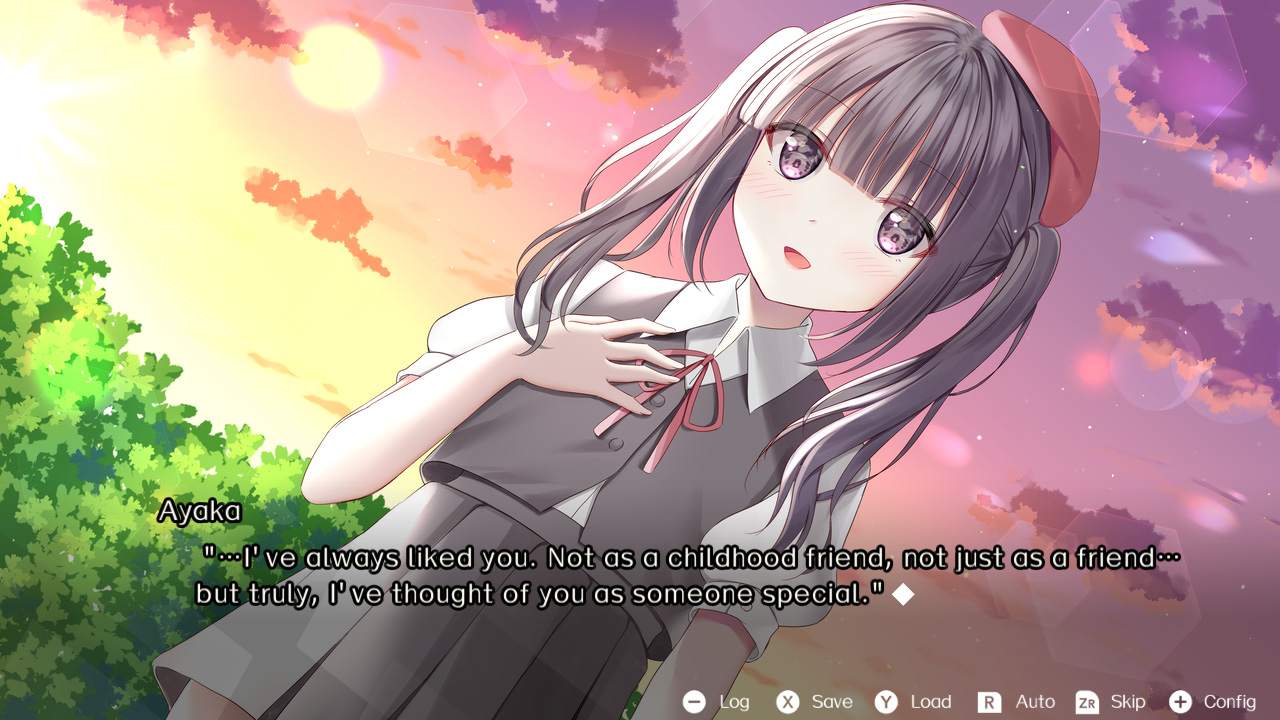The height and width of the screenshot is (720, 1280).
Task: Click the ZR button icon beside Skip
Action: point(1087,702)
